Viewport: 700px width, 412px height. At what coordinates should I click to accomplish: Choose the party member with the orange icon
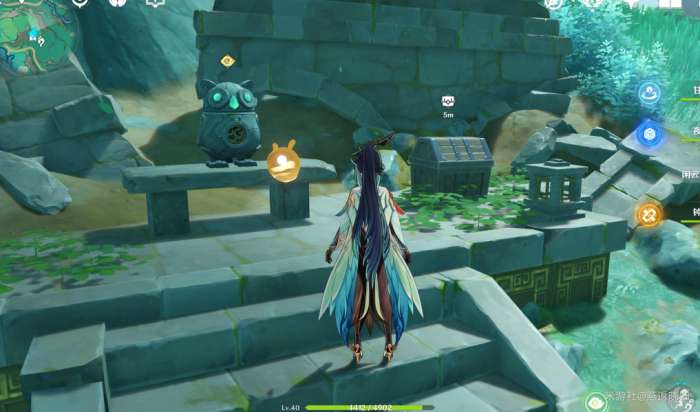point(649,213)
